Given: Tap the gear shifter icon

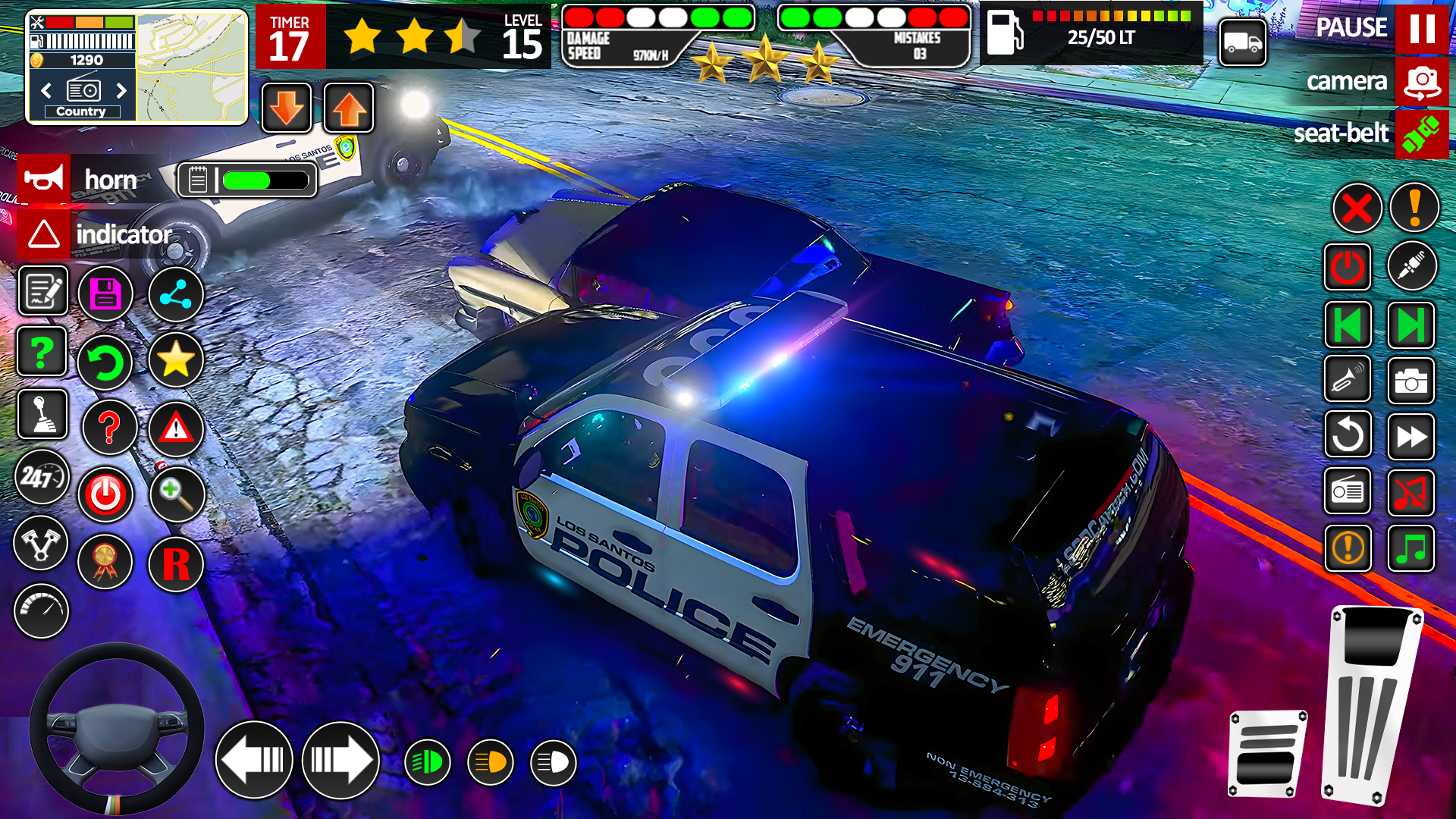Looking at the screenshot, I should pos(42,415).
